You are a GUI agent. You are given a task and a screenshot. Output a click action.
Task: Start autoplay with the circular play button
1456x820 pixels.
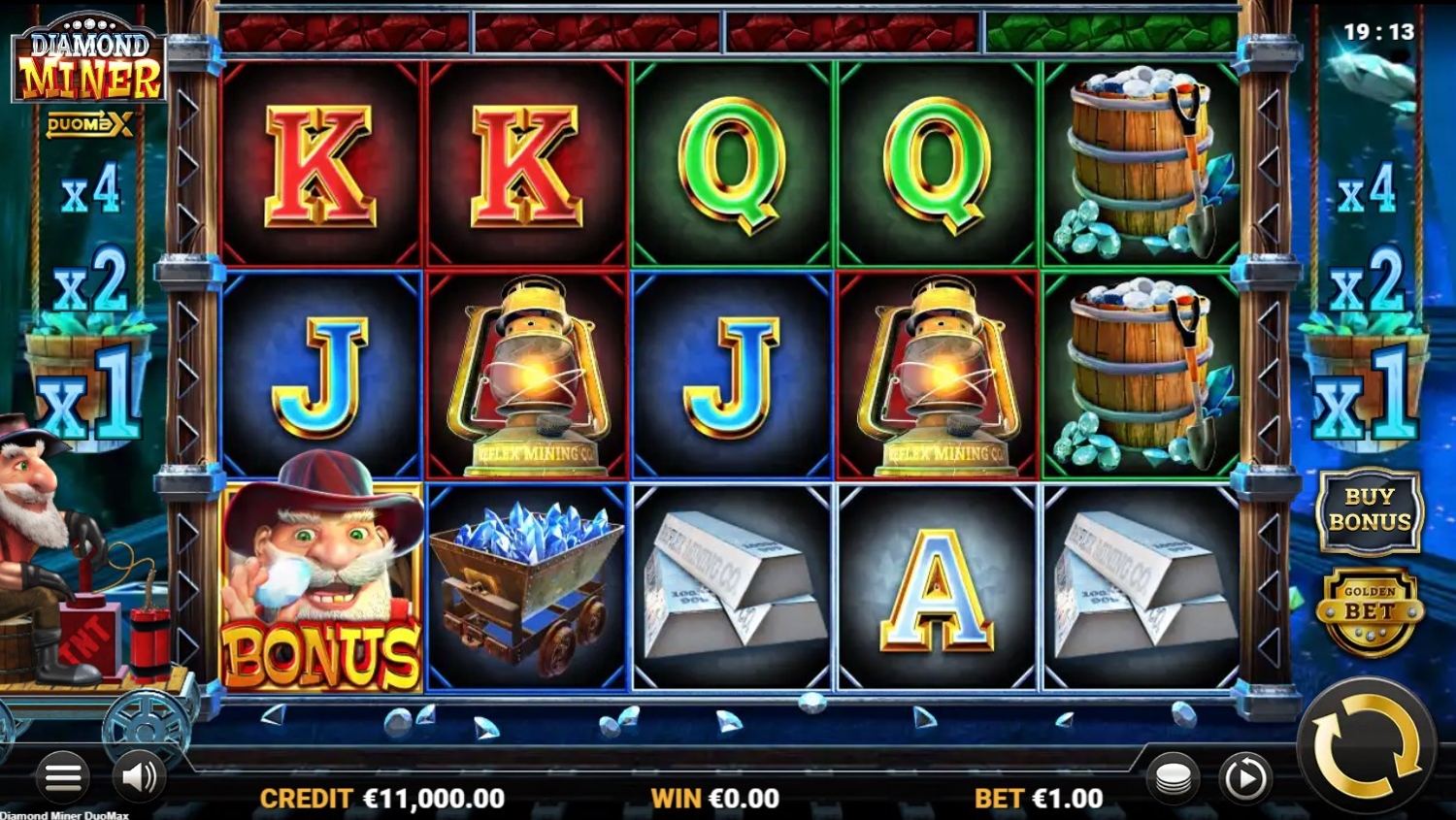point(1244,777)
